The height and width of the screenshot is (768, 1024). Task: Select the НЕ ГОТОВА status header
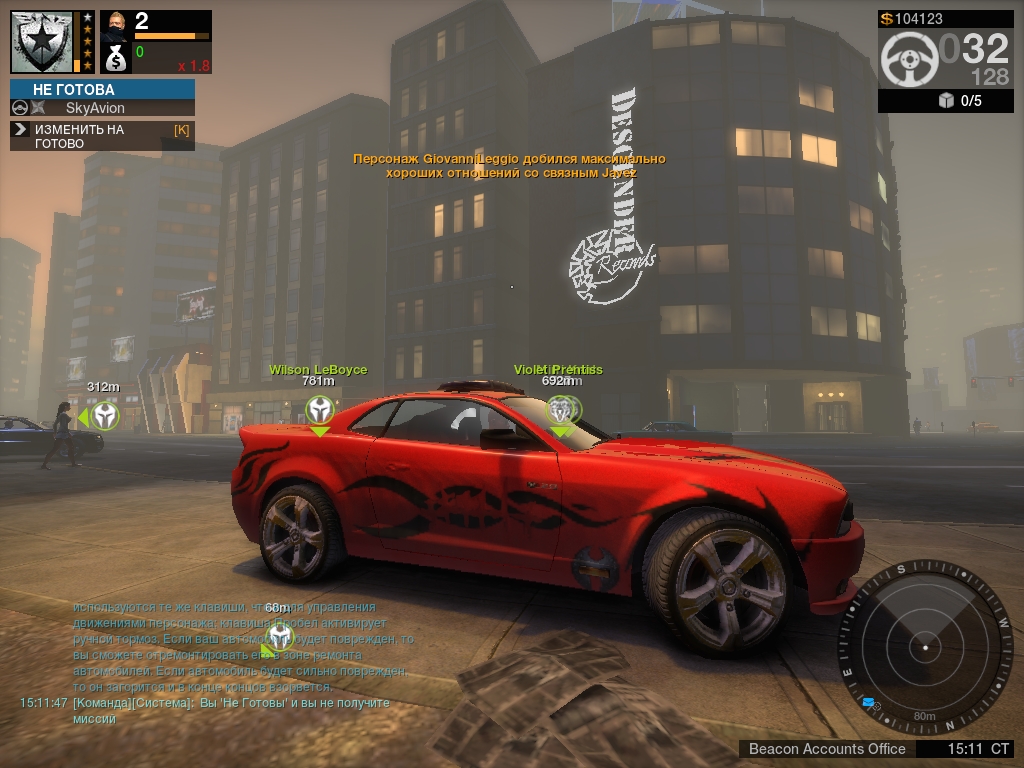102,89
